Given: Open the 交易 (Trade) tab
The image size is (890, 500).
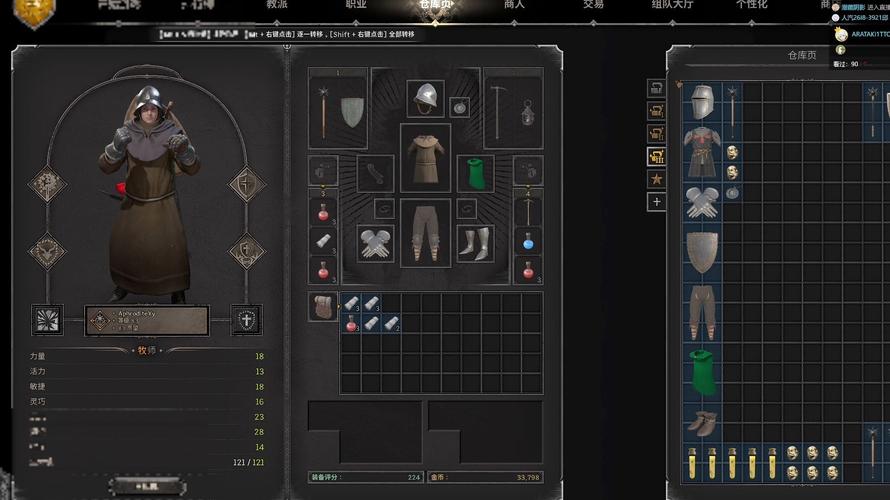Looking at the screenshot, I should point(593,5).
